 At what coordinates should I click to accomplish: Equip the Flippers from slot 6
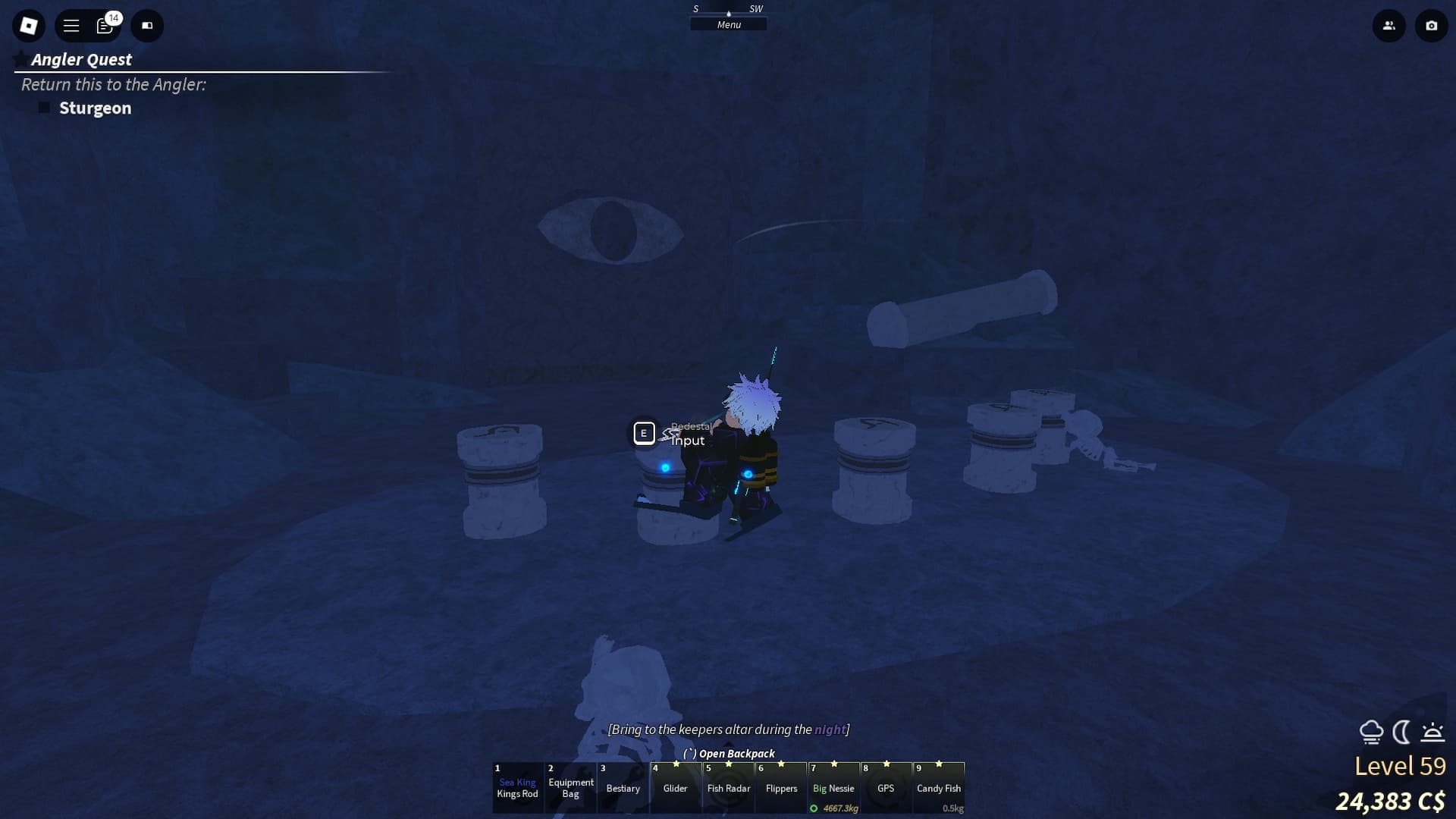(780, 788)
